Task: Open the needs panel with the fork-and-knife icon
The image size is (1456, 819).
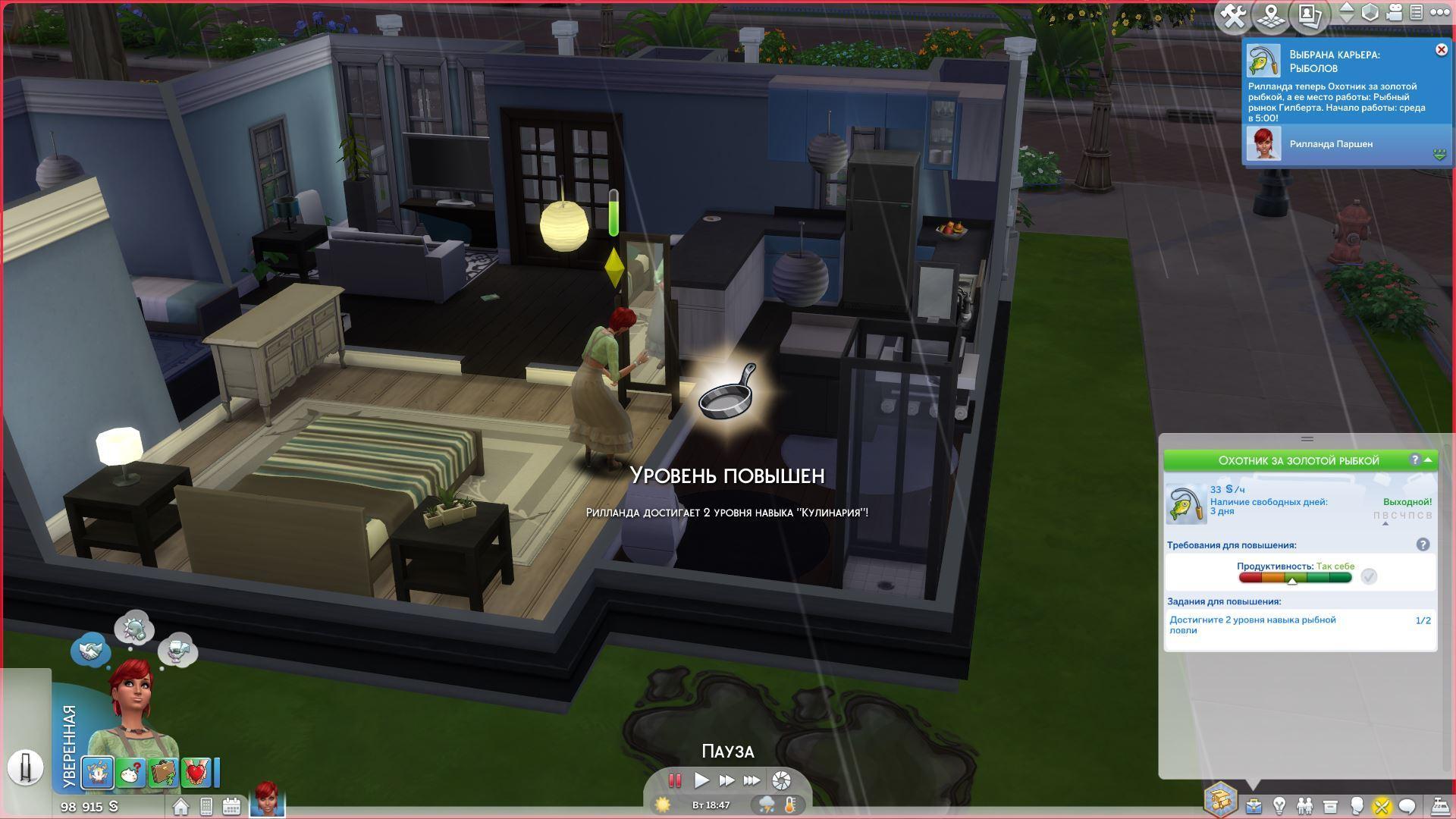Action: coord(1382,805)
